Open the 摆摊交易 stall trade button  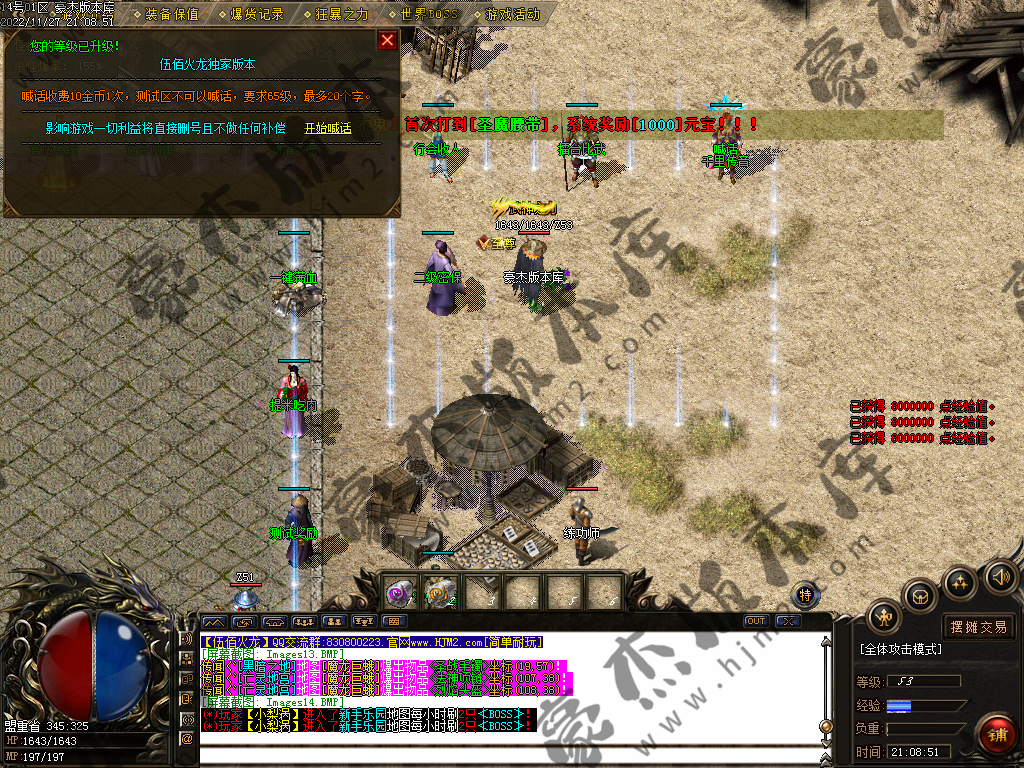(x=979, y=627)
